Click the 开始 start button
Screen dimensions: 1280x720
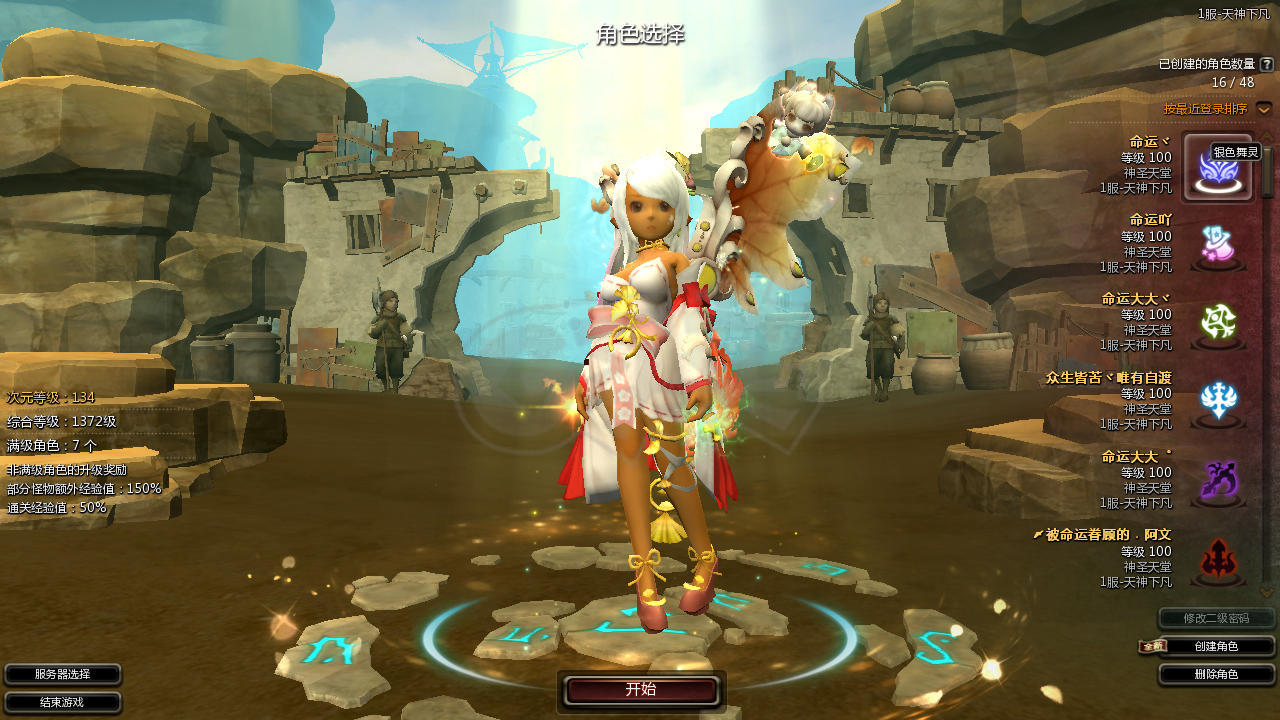pyautogui.click(x=641, y=690)
